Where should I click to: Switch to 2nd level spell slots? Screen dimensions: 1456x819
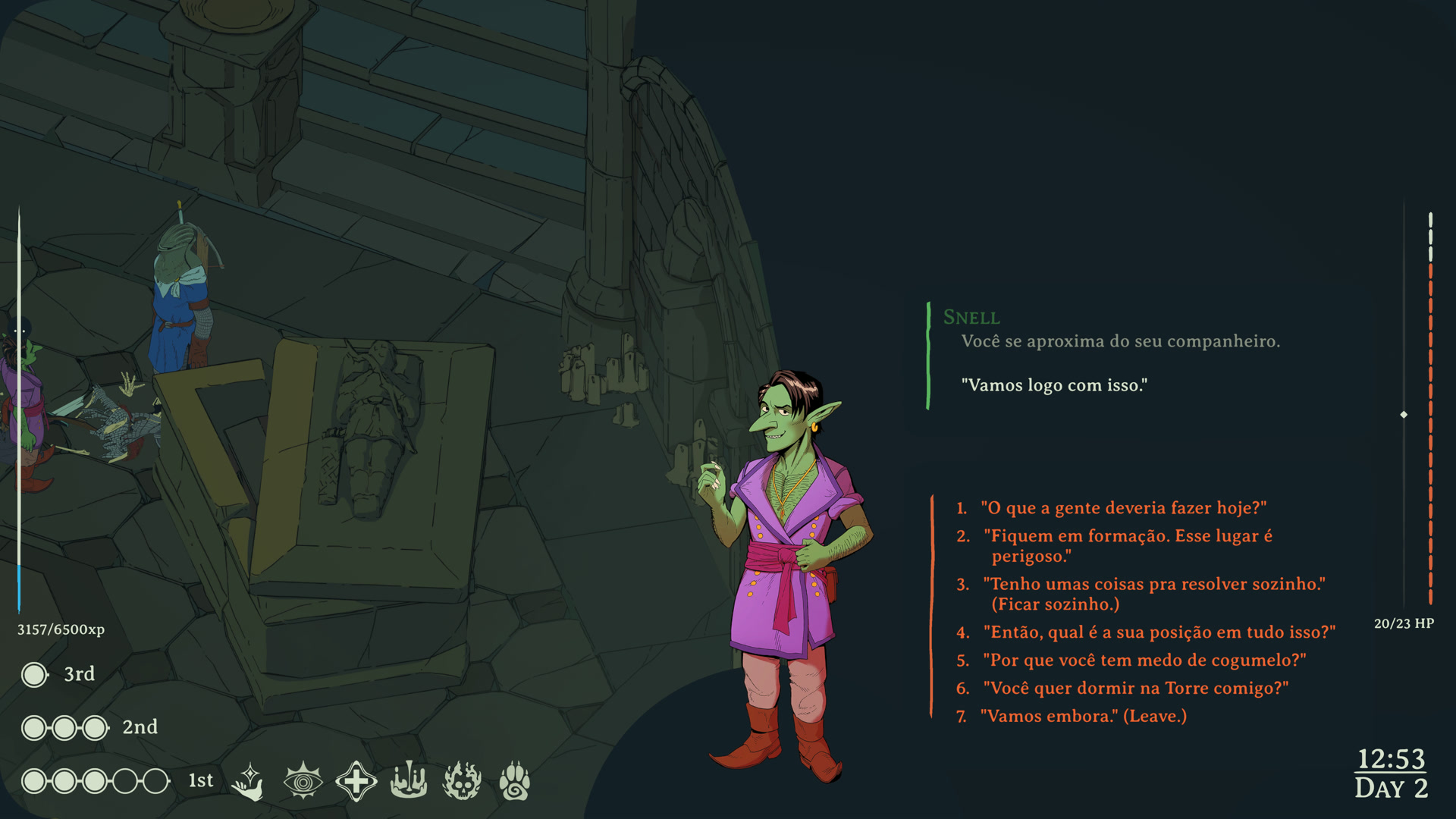[140, 727]
